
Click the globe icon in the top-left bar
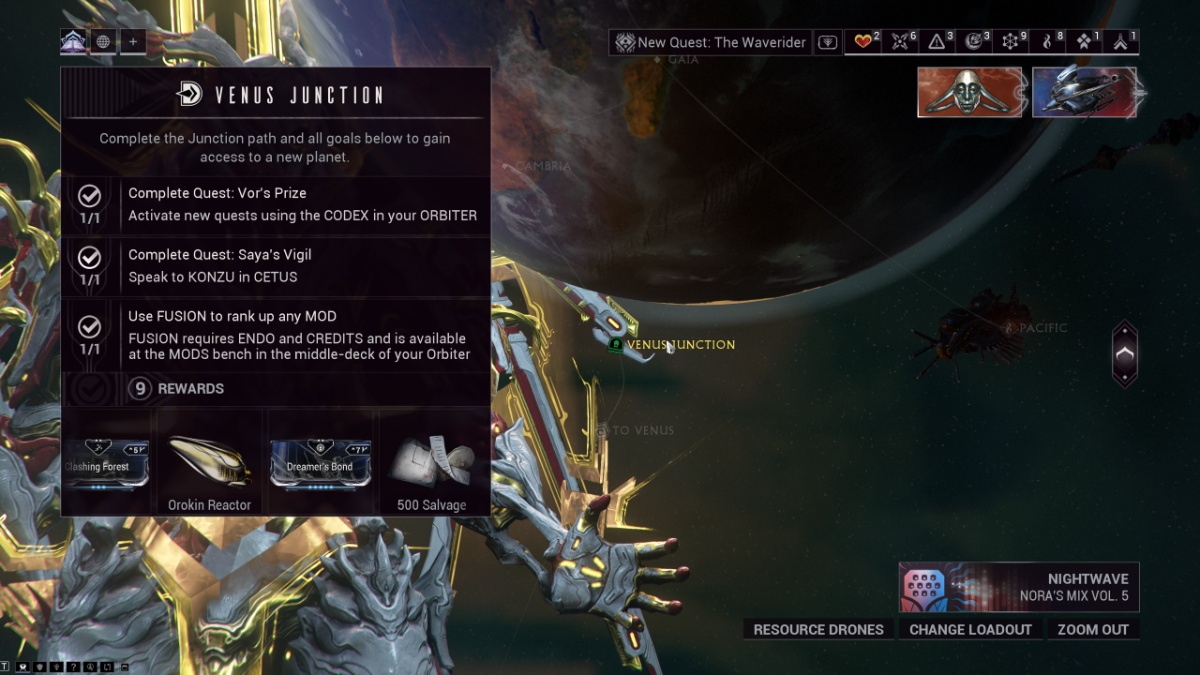pyautogui.click(x=103, y=42)
